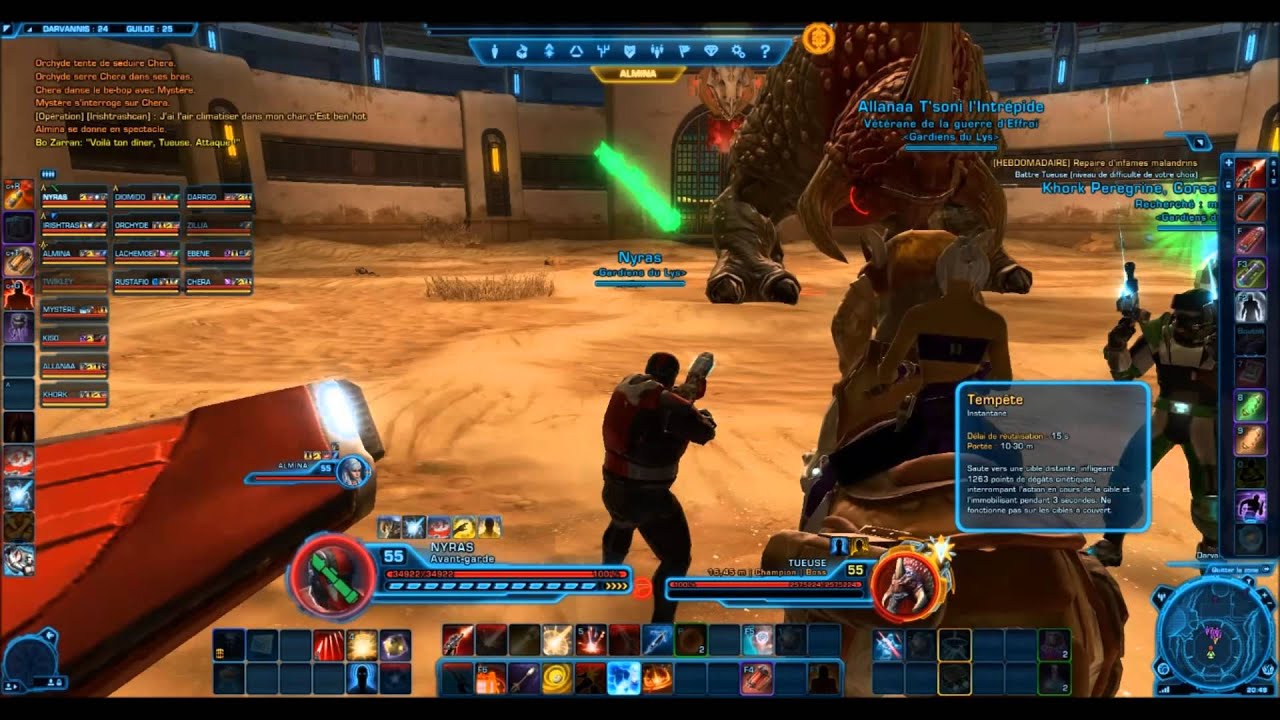Open the character sheet menu icon
Viewport: 1280px width, 720px height.
tap(494, 51)
